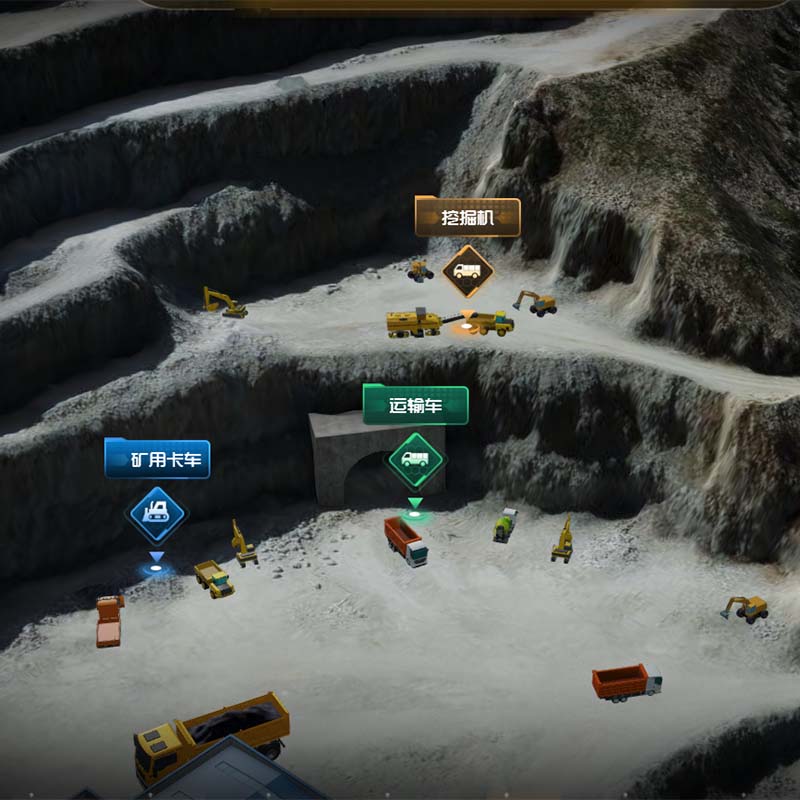Choose the 矿用卡车 blue label

pyautogui.click(x=157, y=460)
